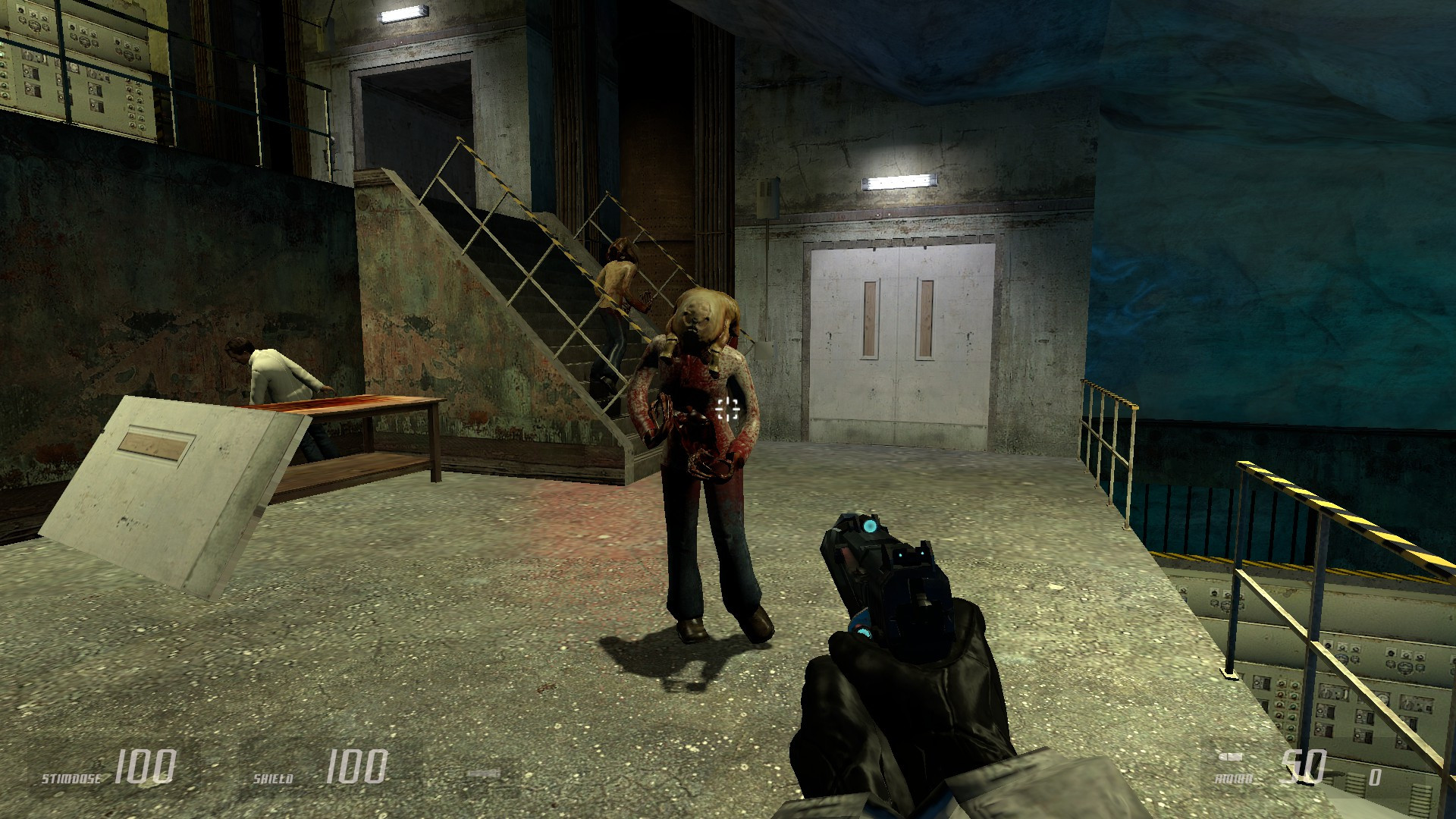Image resolution: width=1456 pixels, height=819 pixels.
Task: Click the AMMO label on the HUD
Action: click(1235, 778)
